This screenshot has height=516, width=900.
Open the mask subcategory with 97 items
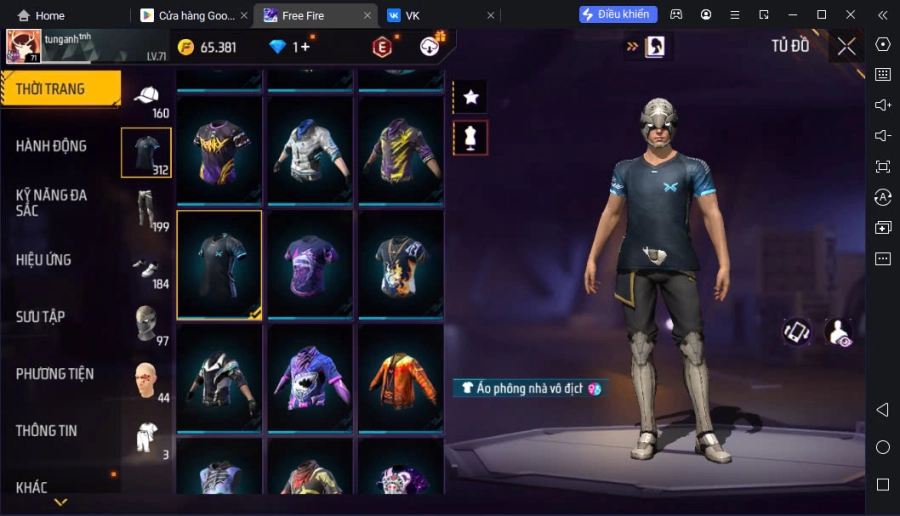point(147,323)
